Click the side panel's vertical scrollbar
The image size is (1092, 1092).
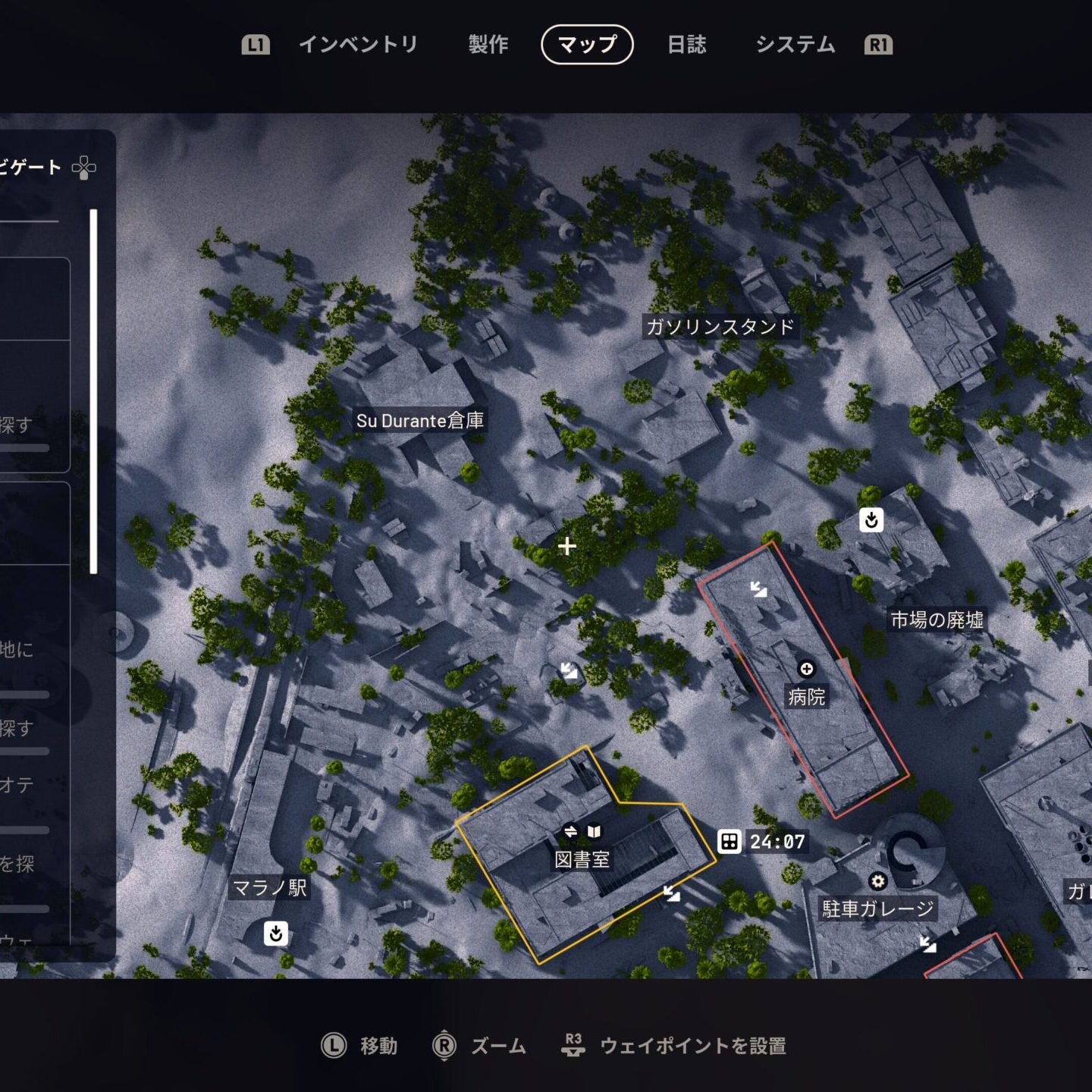point(93,391)
